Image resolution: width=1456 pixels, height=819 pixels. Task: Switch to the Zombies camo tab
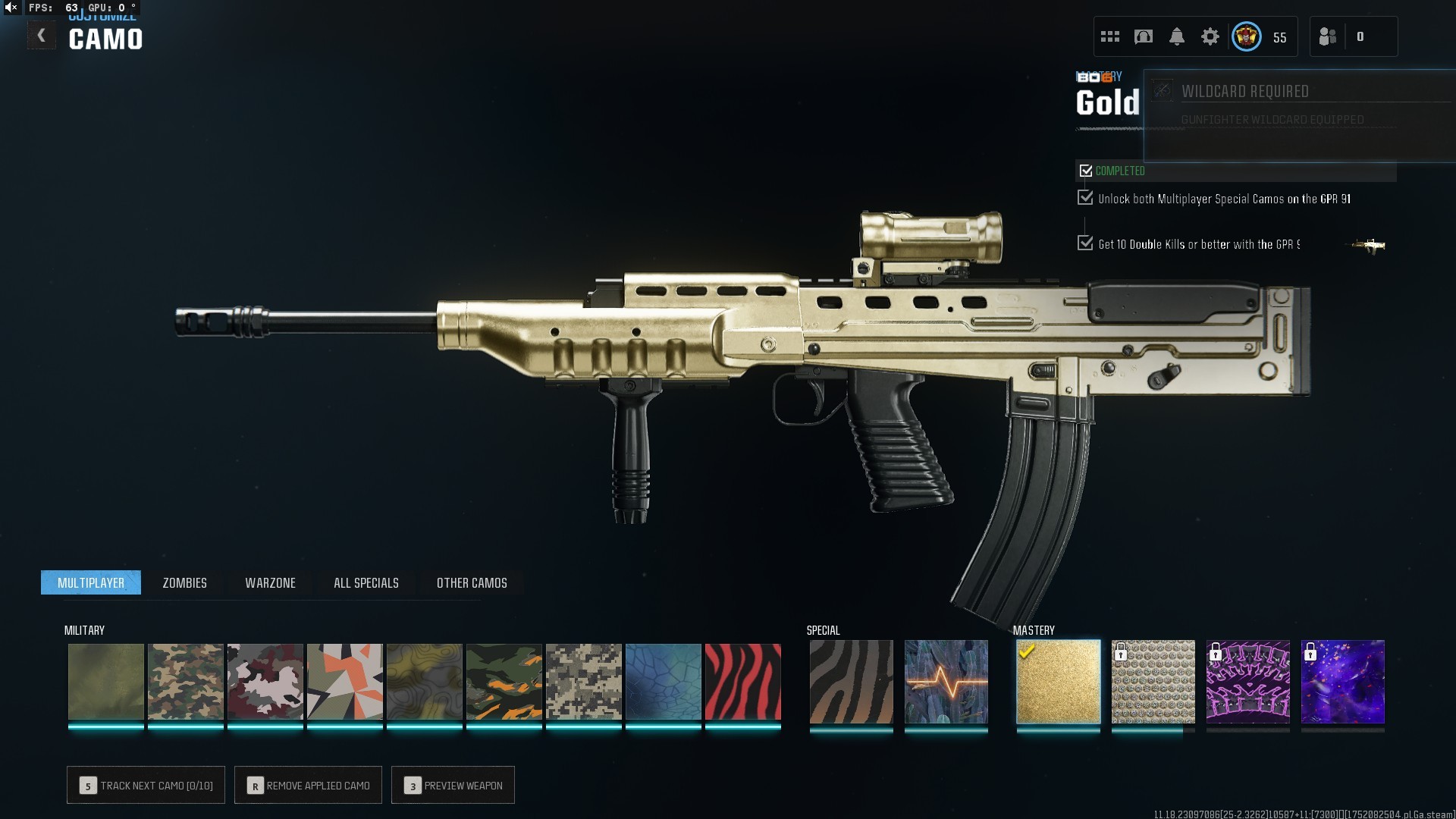tap(184, 582)
